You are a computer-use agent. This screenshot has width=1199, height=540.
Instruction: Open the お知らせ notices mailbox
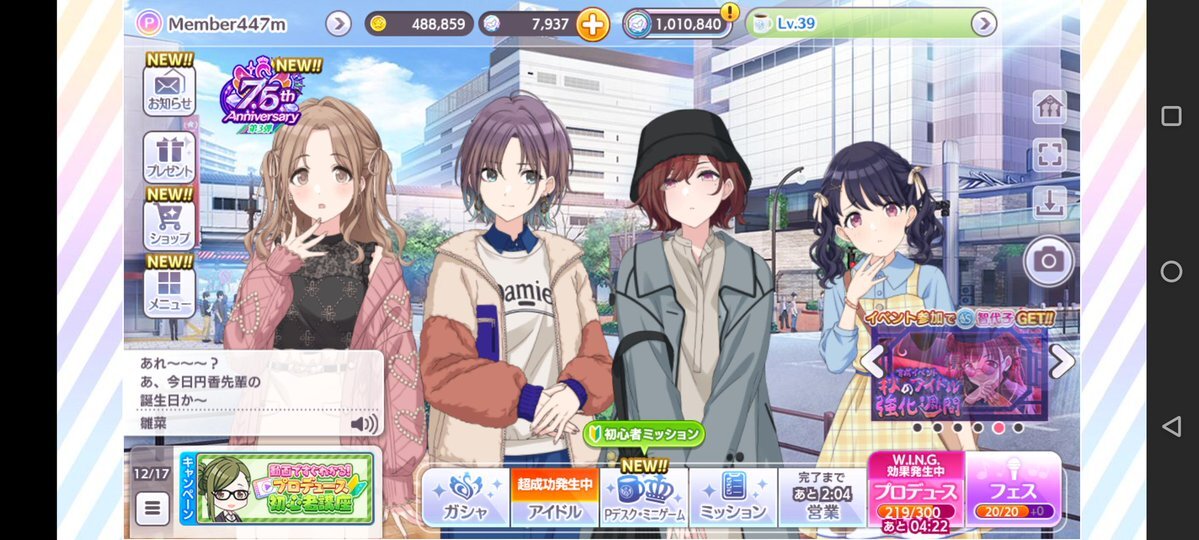tap(169, 90)
